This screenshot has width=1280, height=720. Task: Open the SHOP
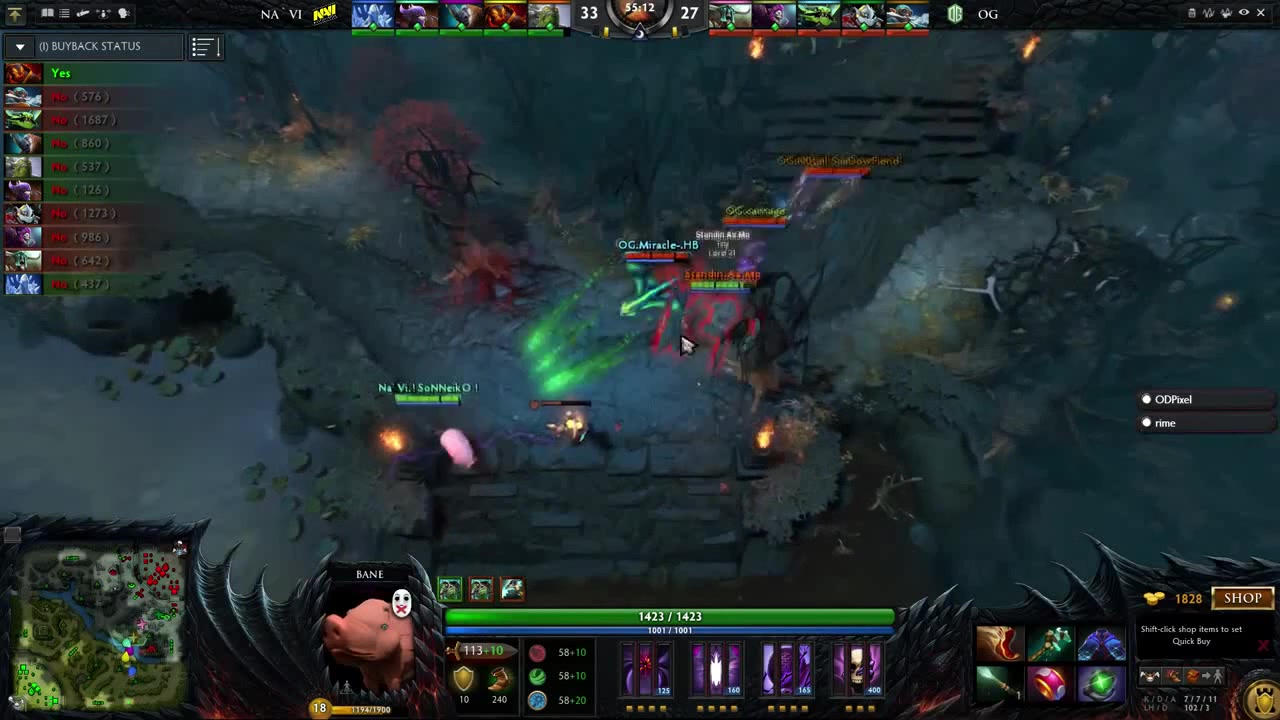click(x=1242, y=597)
